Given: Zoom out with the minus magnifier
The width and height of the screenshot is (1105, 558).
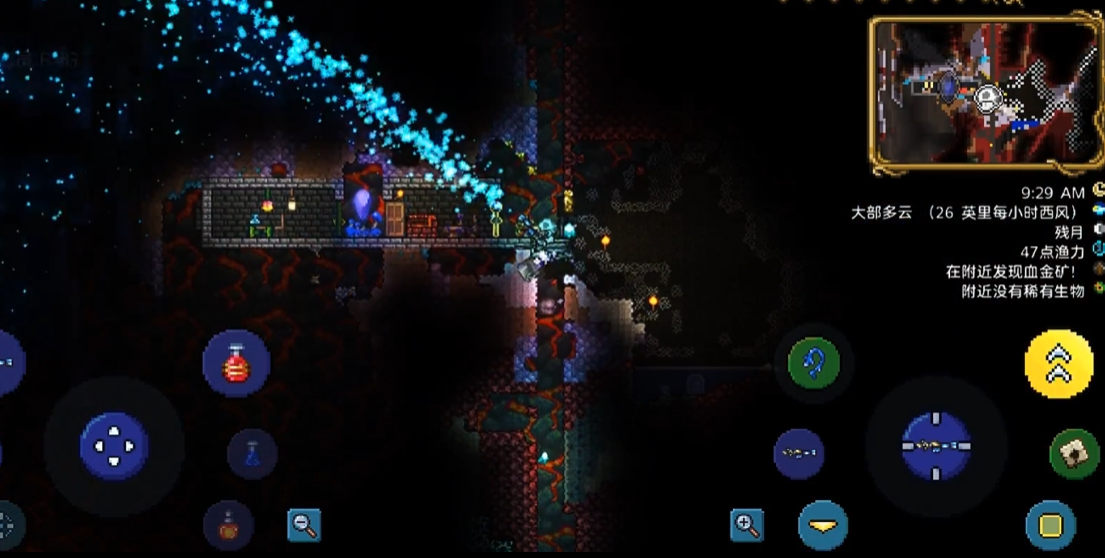Looking at the screenshot, I should [x=304, y=524].
